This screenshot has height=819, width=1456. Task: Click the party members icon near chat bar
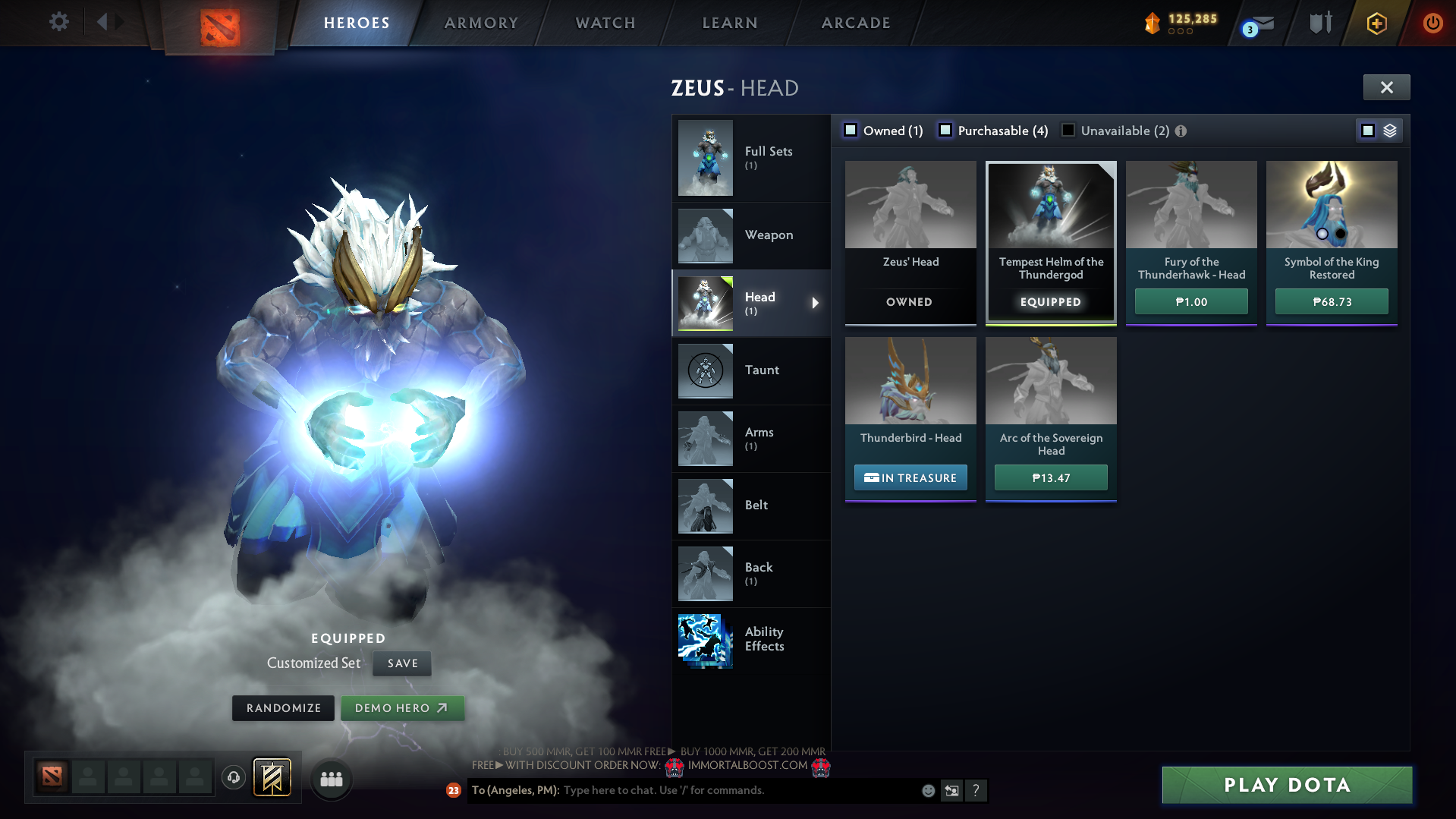coord(331,778)
